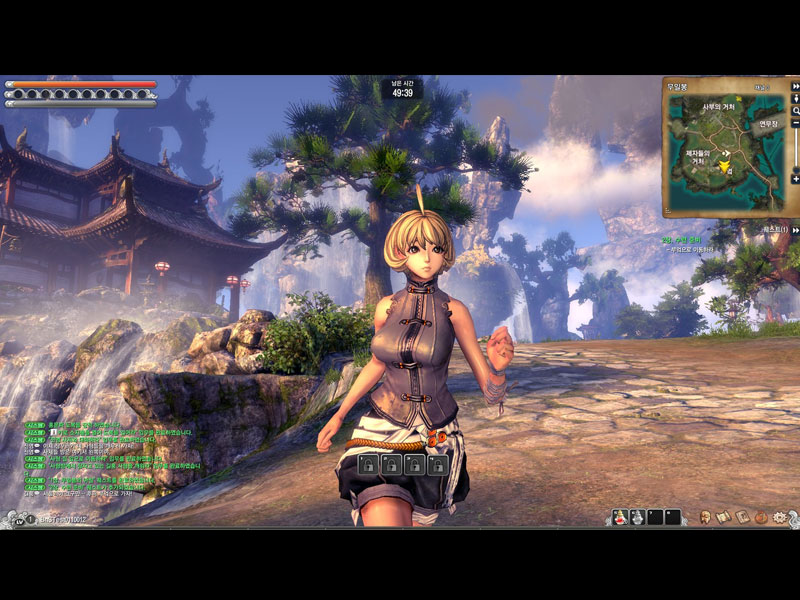The height and width of the screenshot is (600, 800).
Task: Zoom out the minimap with the minus button
Action: [x=796, y=124]
